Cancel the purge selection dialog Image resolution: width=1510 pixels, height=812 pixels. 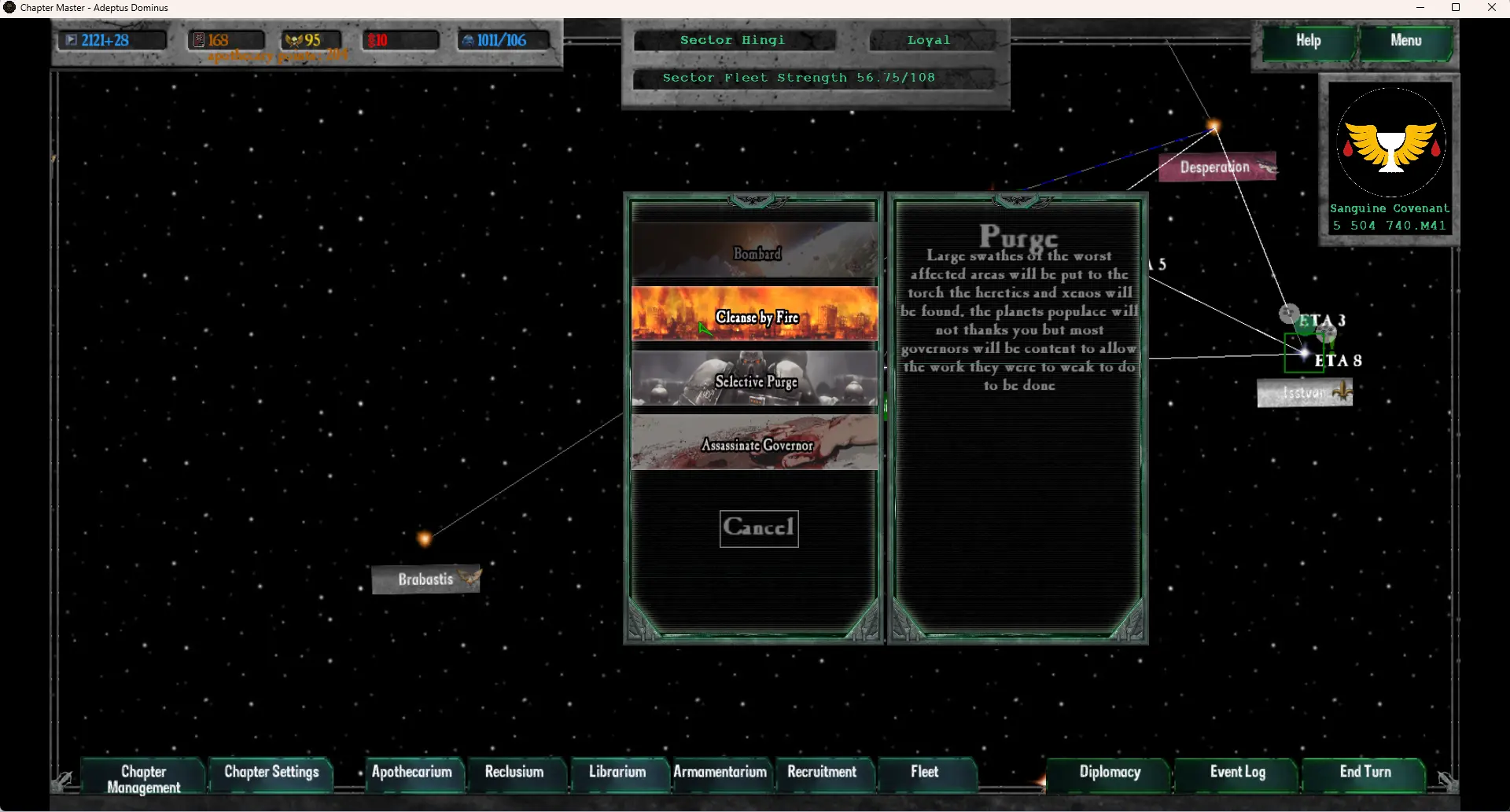coord(759,527)
